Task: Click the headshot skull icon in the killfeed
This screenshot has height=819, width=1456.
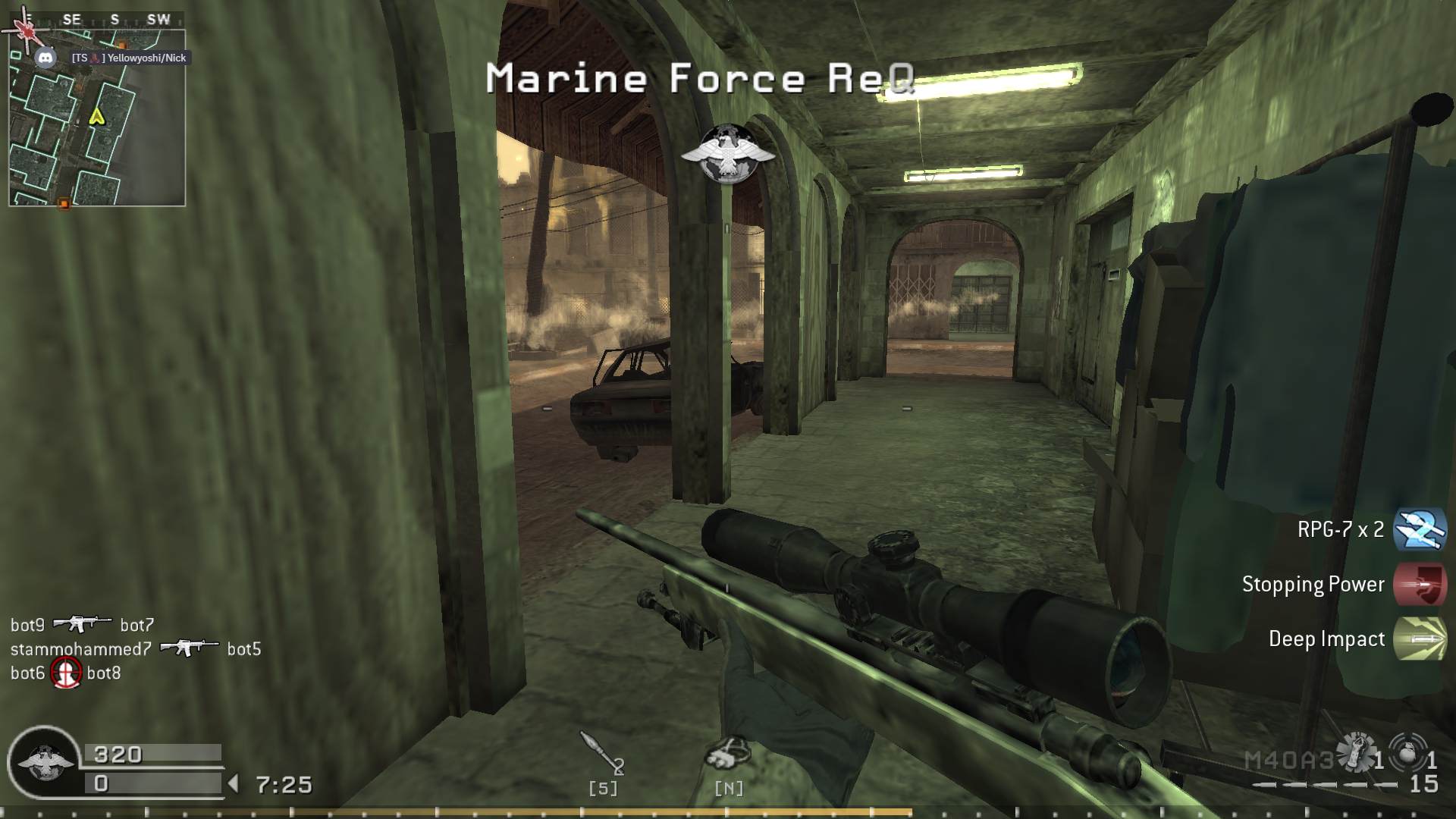Action: click(67, 673)
